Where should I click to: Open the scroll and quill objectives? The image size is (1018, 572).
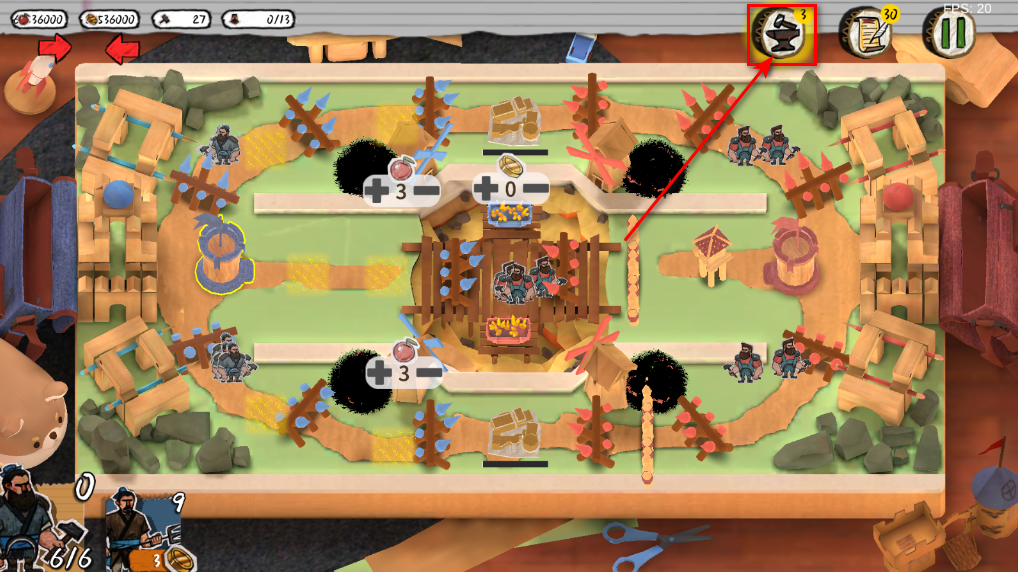864,34
